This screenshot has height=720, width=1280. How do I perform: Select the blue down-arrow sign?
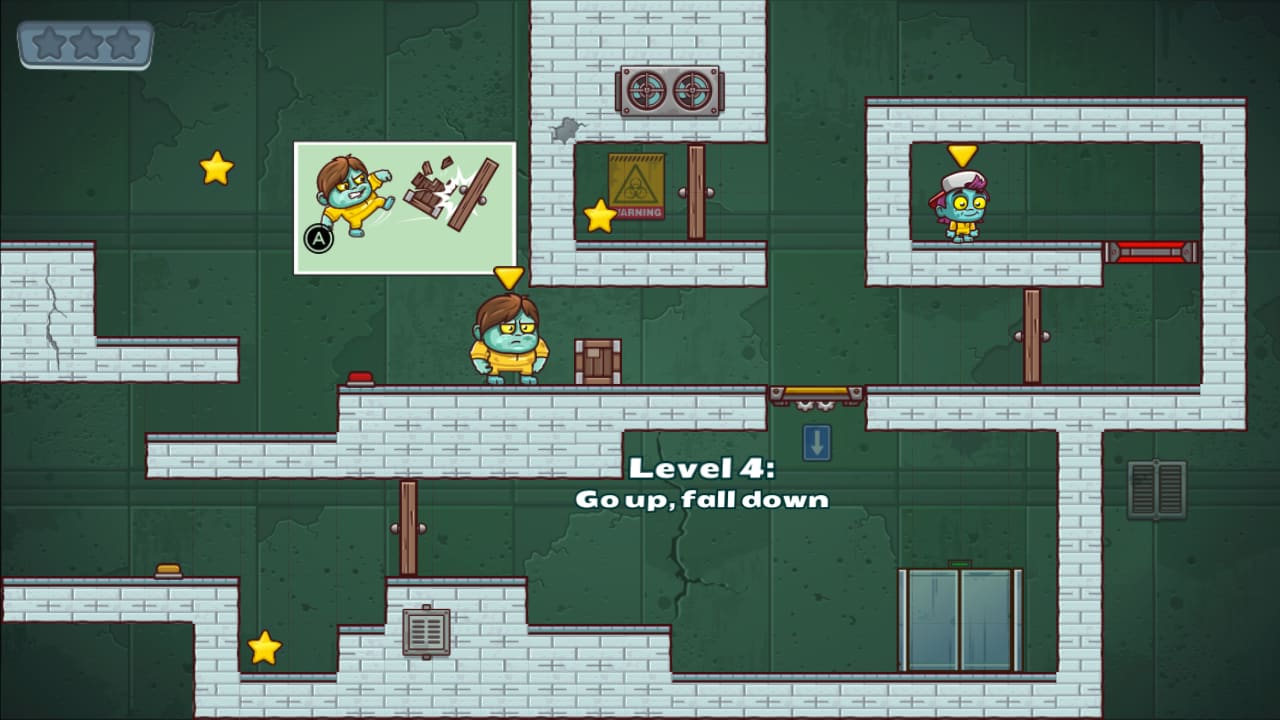pyautogui.click(x=817, y=442)
